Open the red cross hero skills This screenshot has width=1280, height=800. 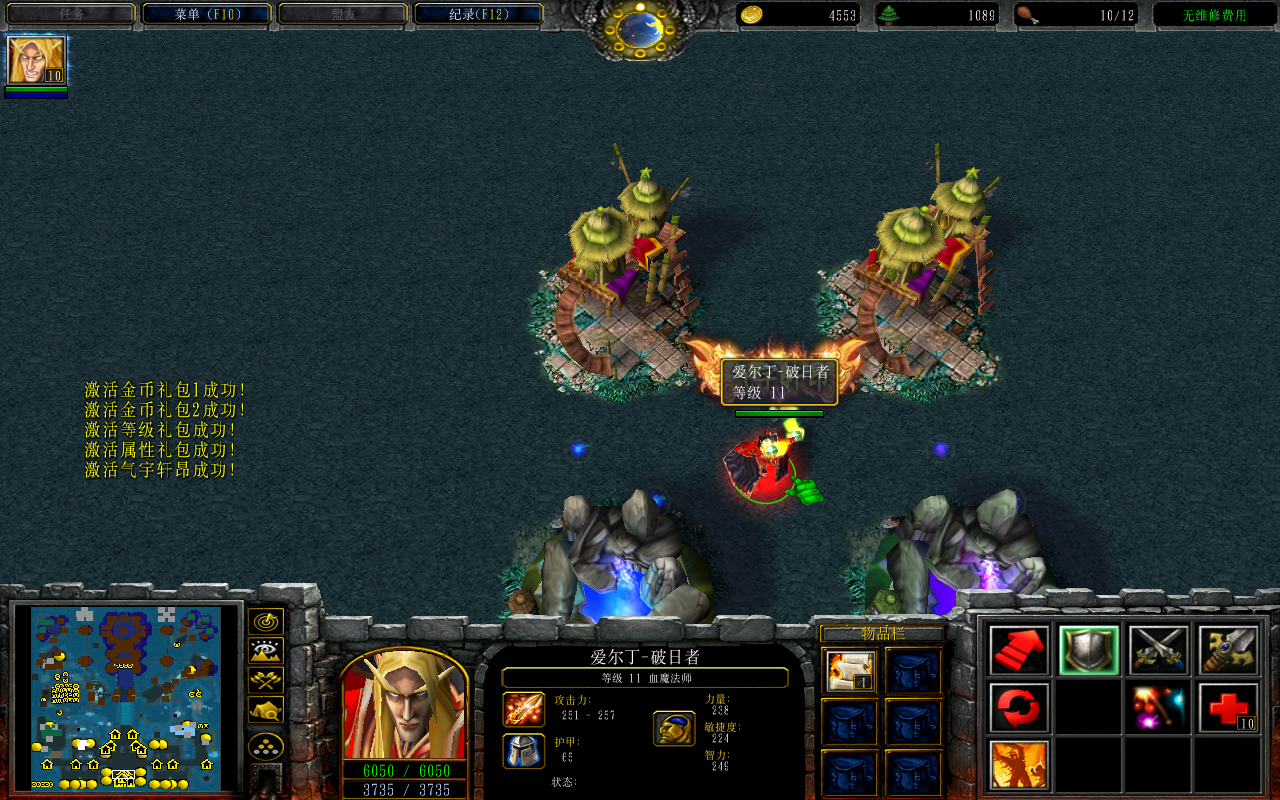tap(1228, 708)
